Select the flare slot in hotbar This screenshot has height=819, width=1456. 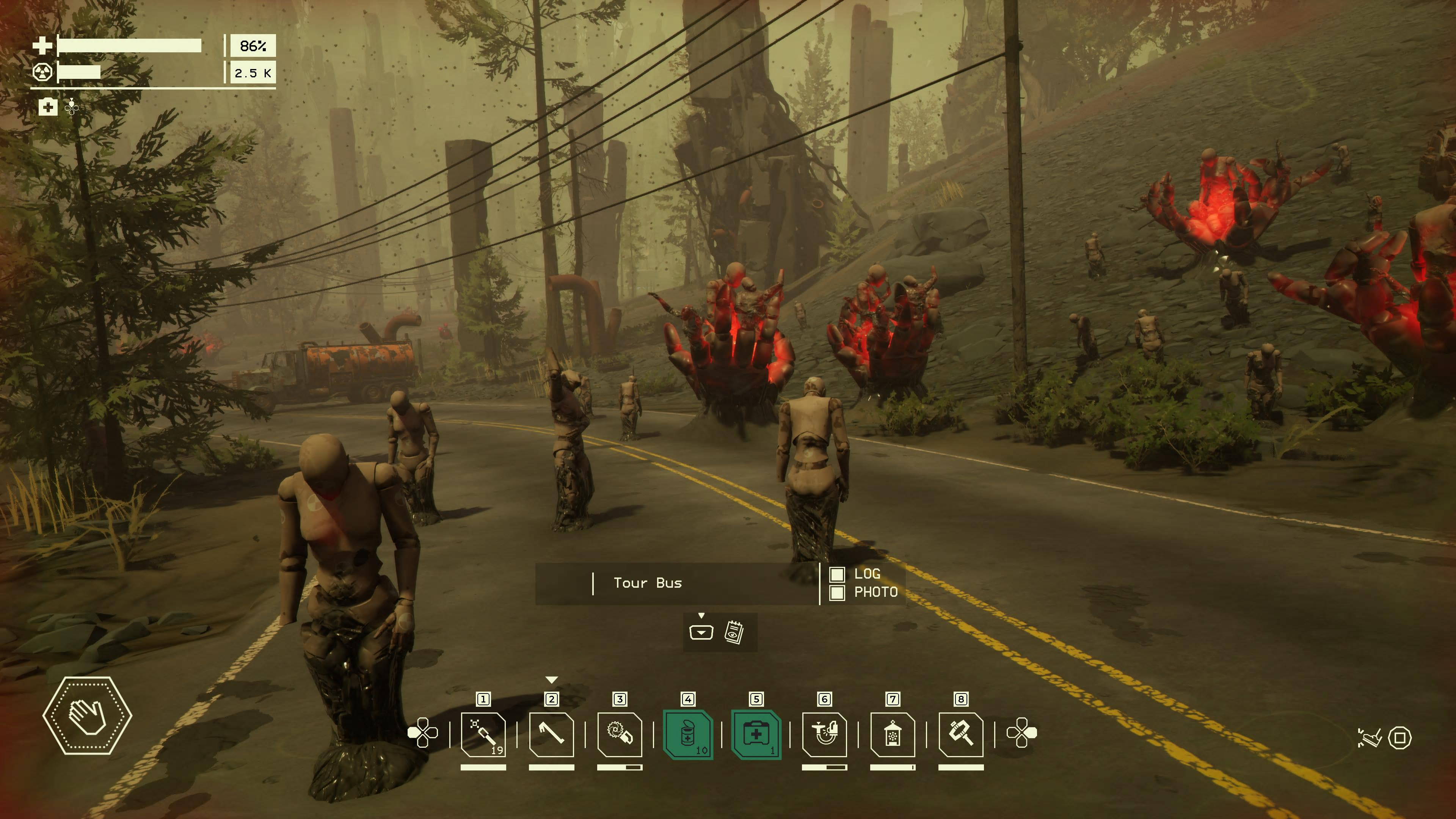483,734
